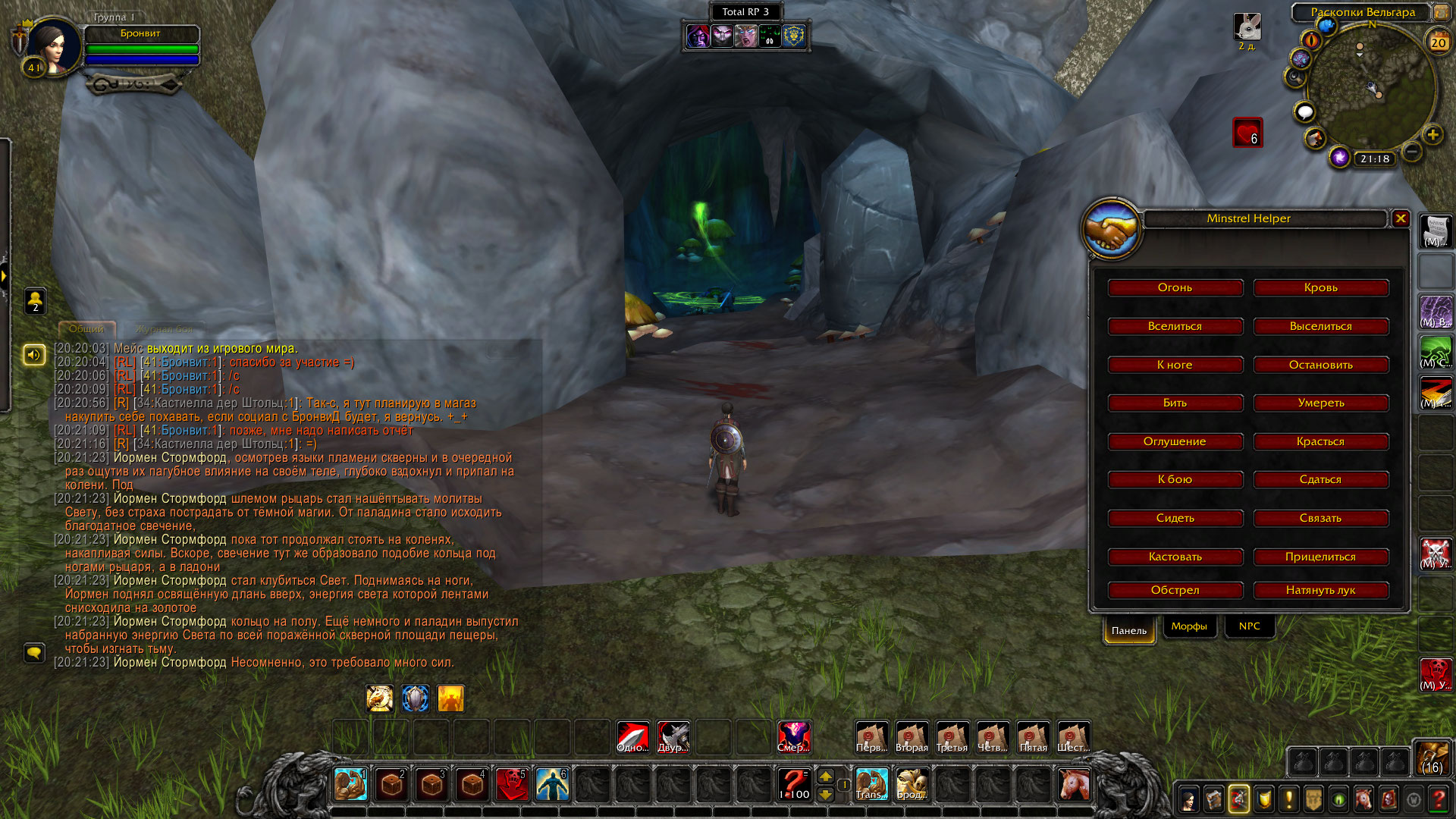Activate the Натянуть лук button
1456x819 pixels.
1320,591
